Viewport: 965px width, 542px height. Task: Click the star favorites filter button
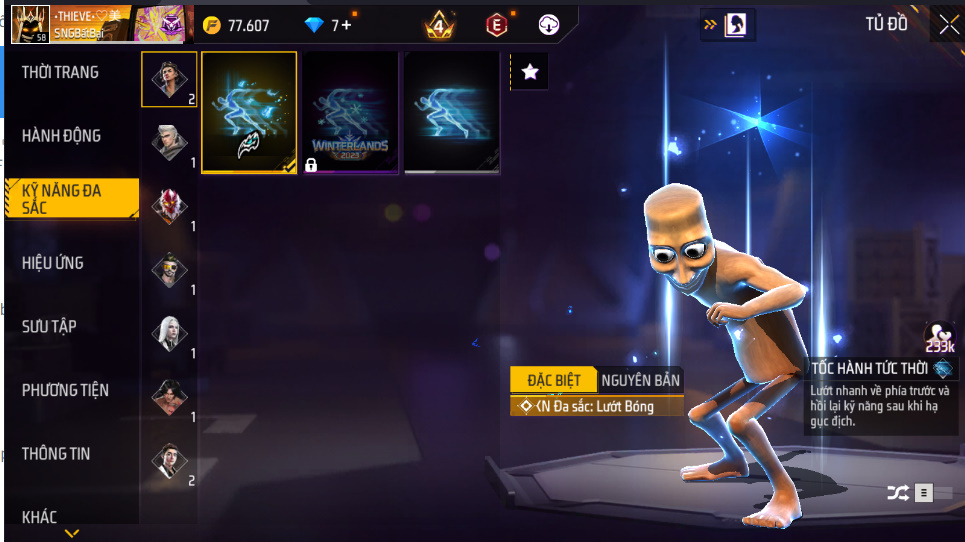point(530,71)
